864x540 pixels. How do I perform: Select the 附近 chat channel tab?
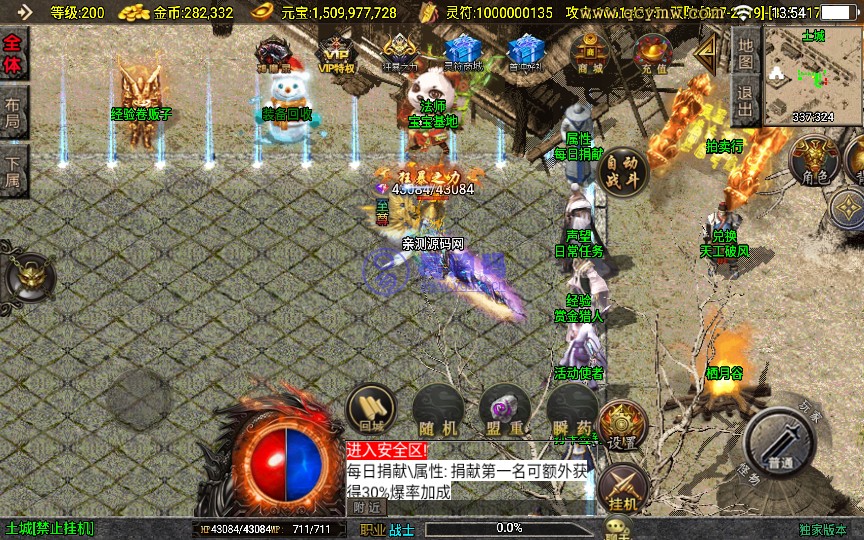click(366, 507)
